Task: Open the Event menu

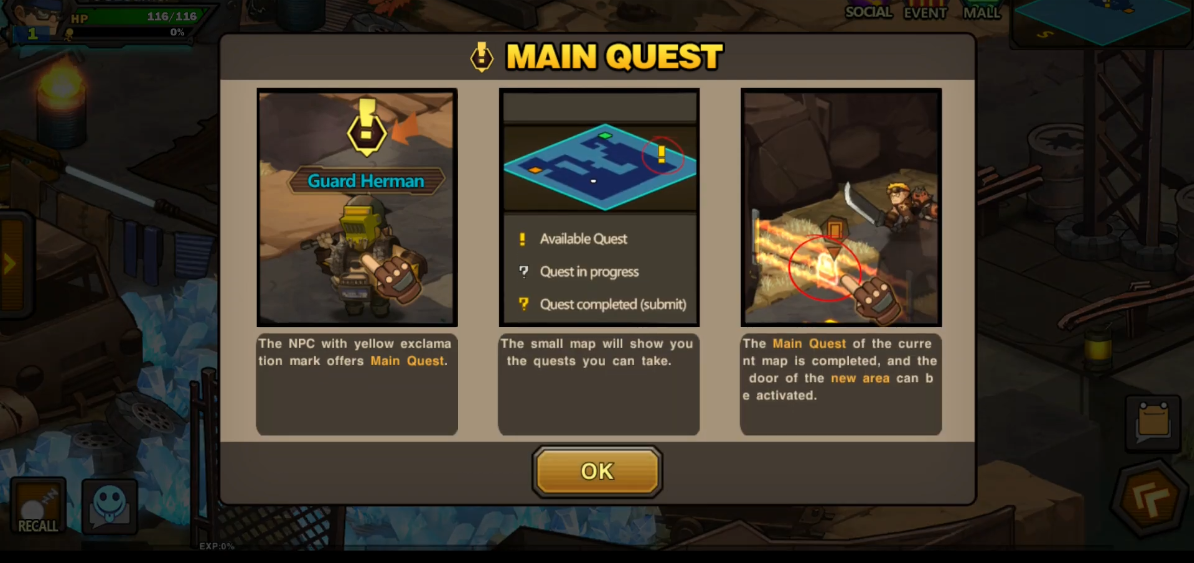Action: (925, 11)
